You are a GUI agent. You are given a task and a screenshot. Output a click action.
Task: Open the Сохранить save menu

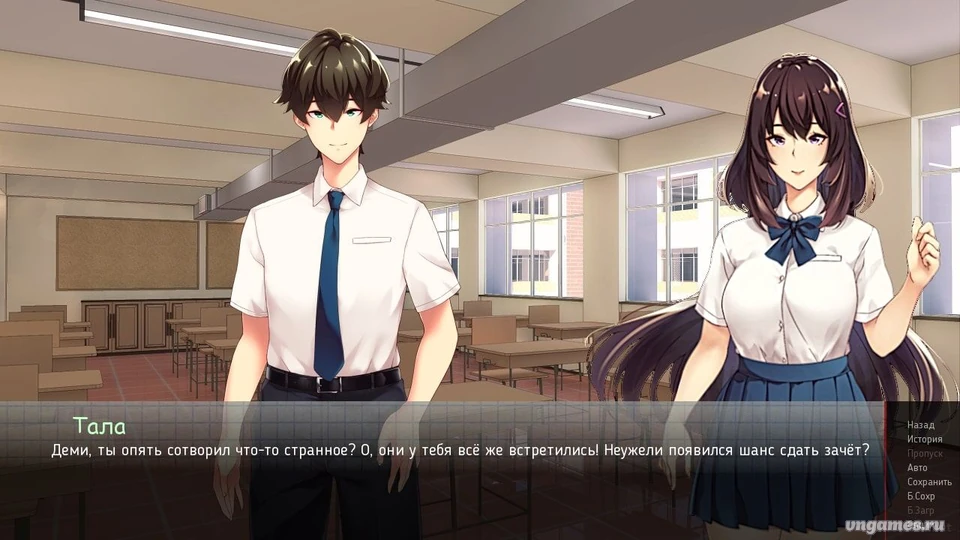point(928,481)
